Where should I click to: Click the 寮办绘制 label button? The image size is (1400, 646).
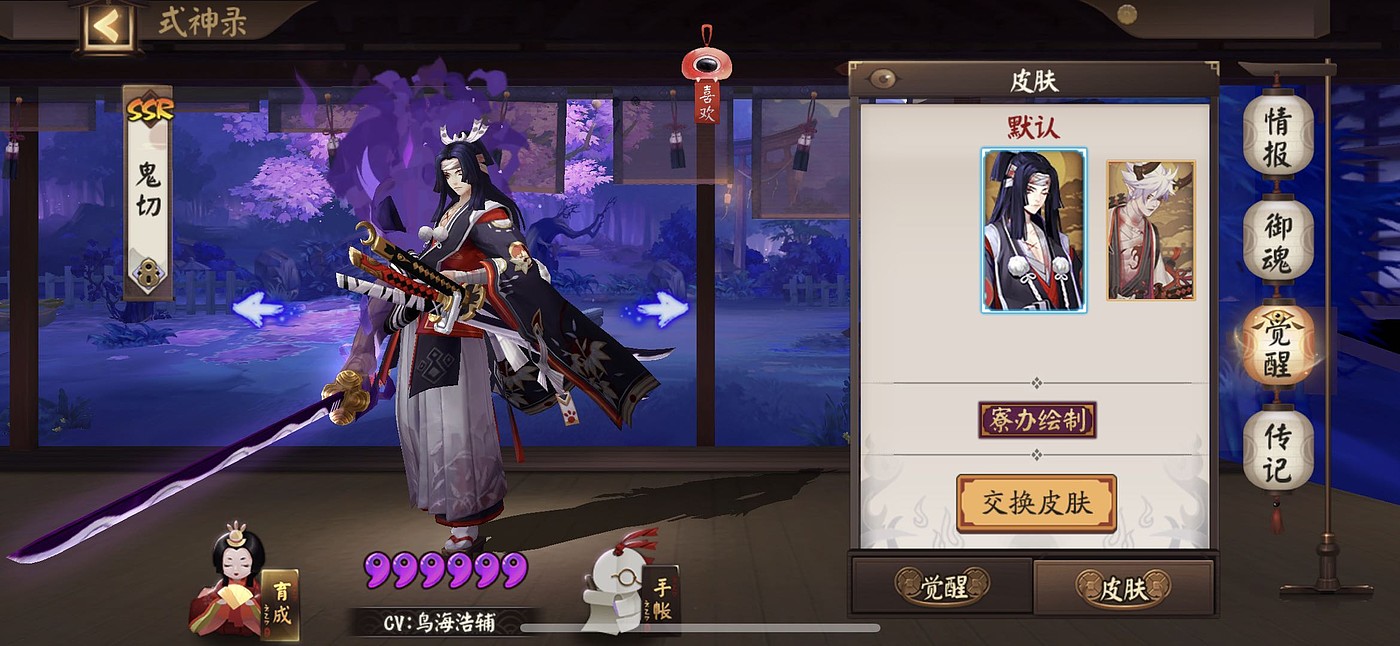(1037, 420)
